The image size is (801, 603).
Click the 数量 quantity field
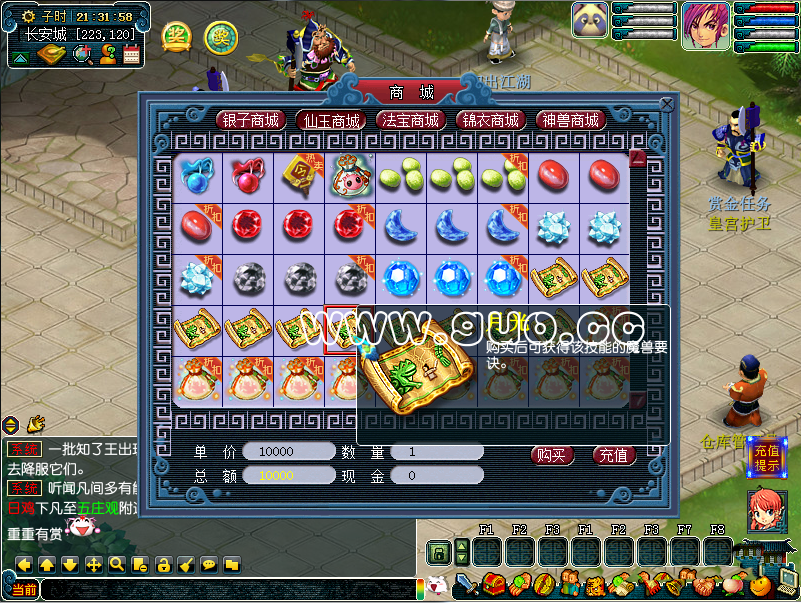(x=436, y=452)
